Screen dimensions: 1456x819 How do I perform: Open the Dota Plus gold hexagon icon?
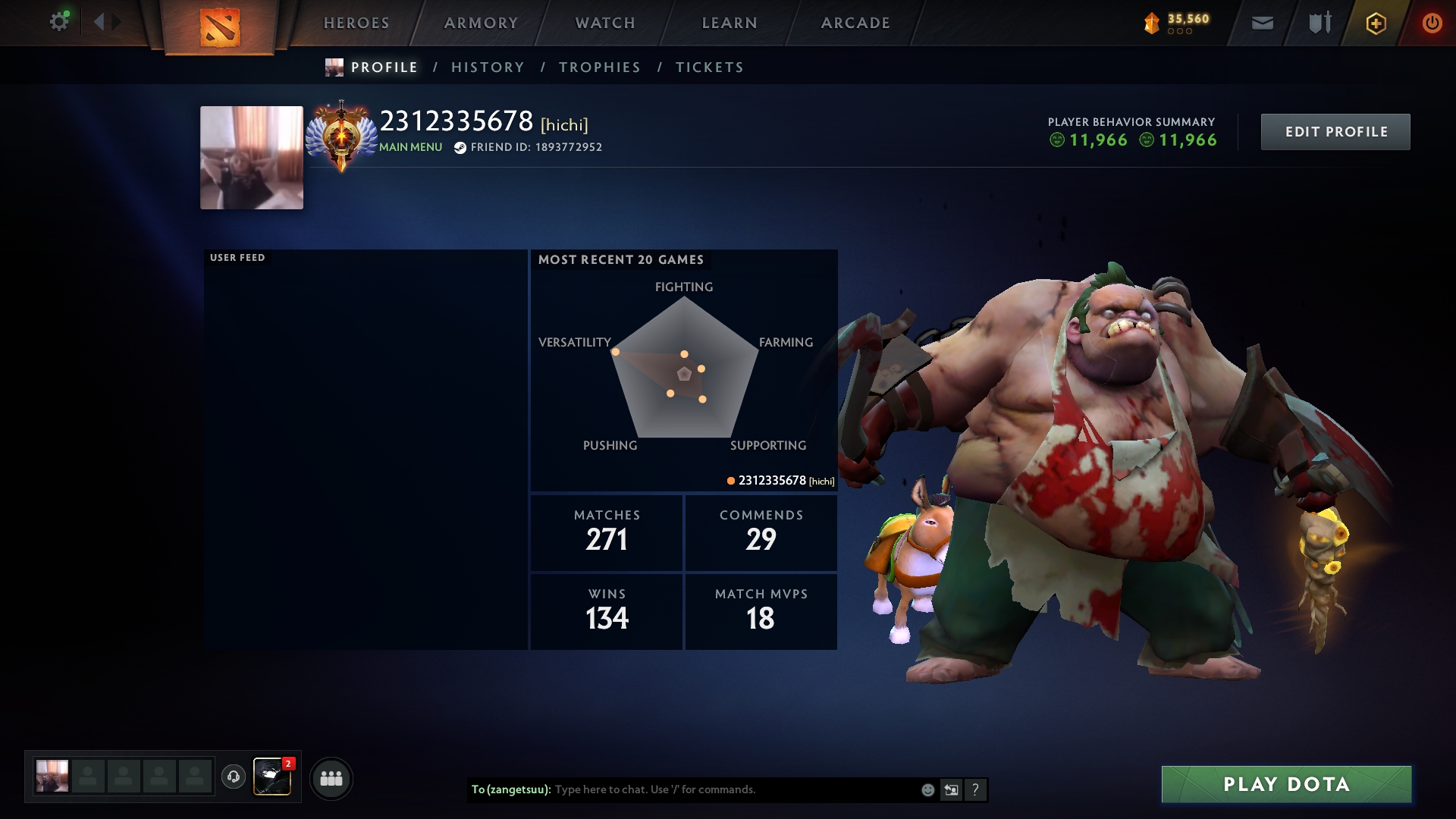(1376, 23)
